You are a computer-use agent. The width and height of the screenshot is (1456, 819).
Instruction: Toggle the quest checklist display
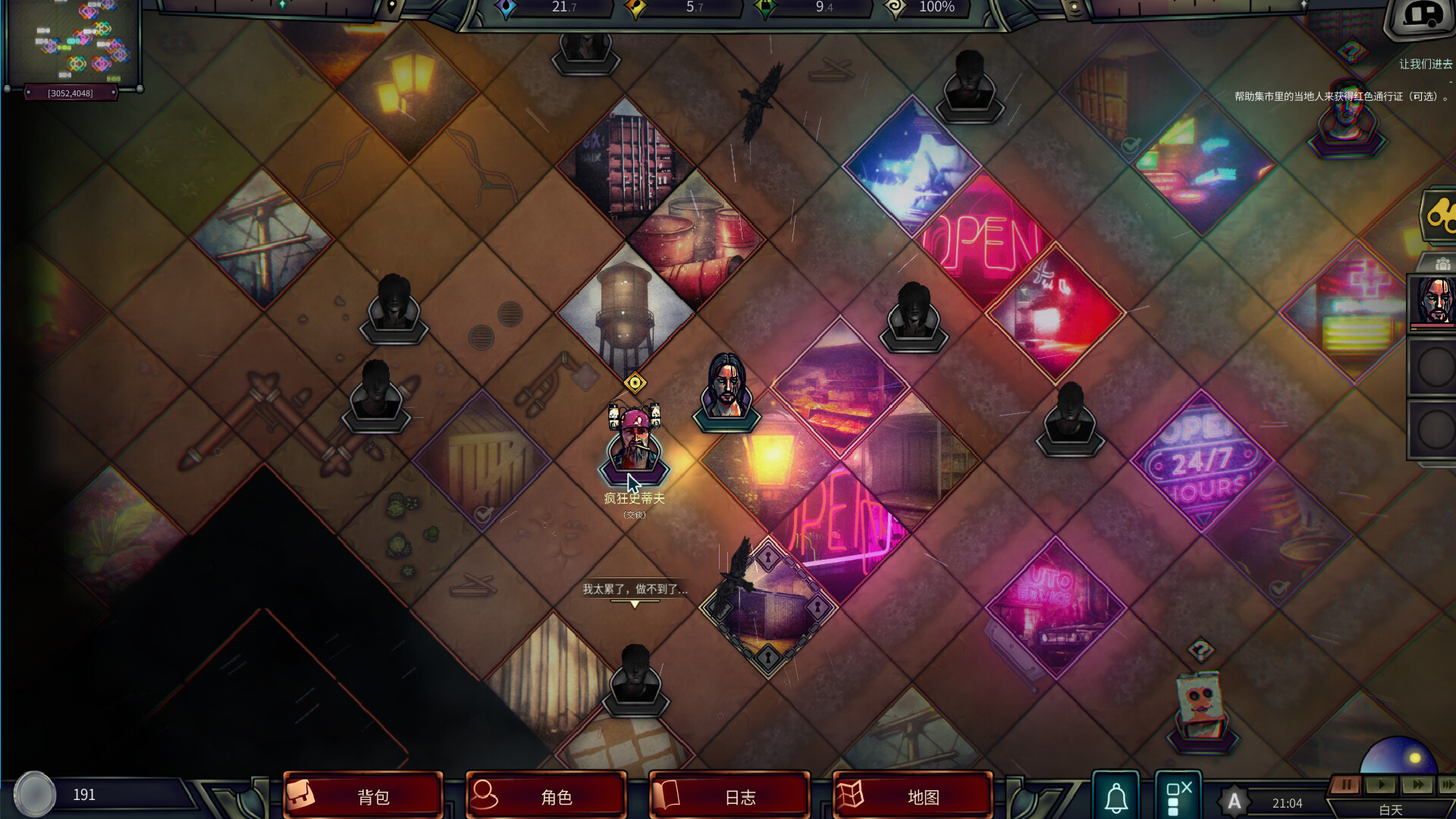(1178, 796)
